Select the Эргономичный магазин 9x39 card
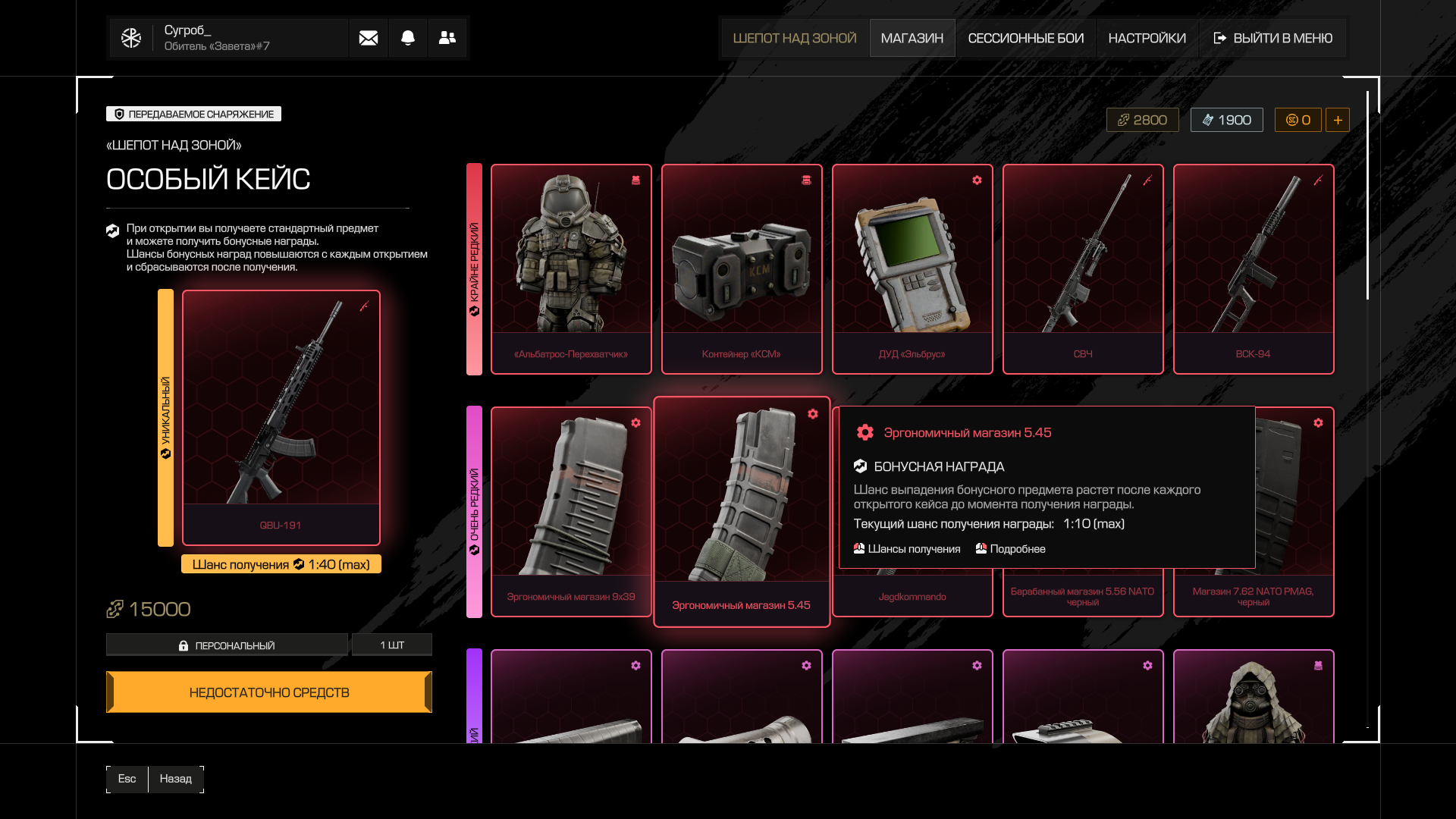This screenshot has width=1456, height=819. [571, 512]
